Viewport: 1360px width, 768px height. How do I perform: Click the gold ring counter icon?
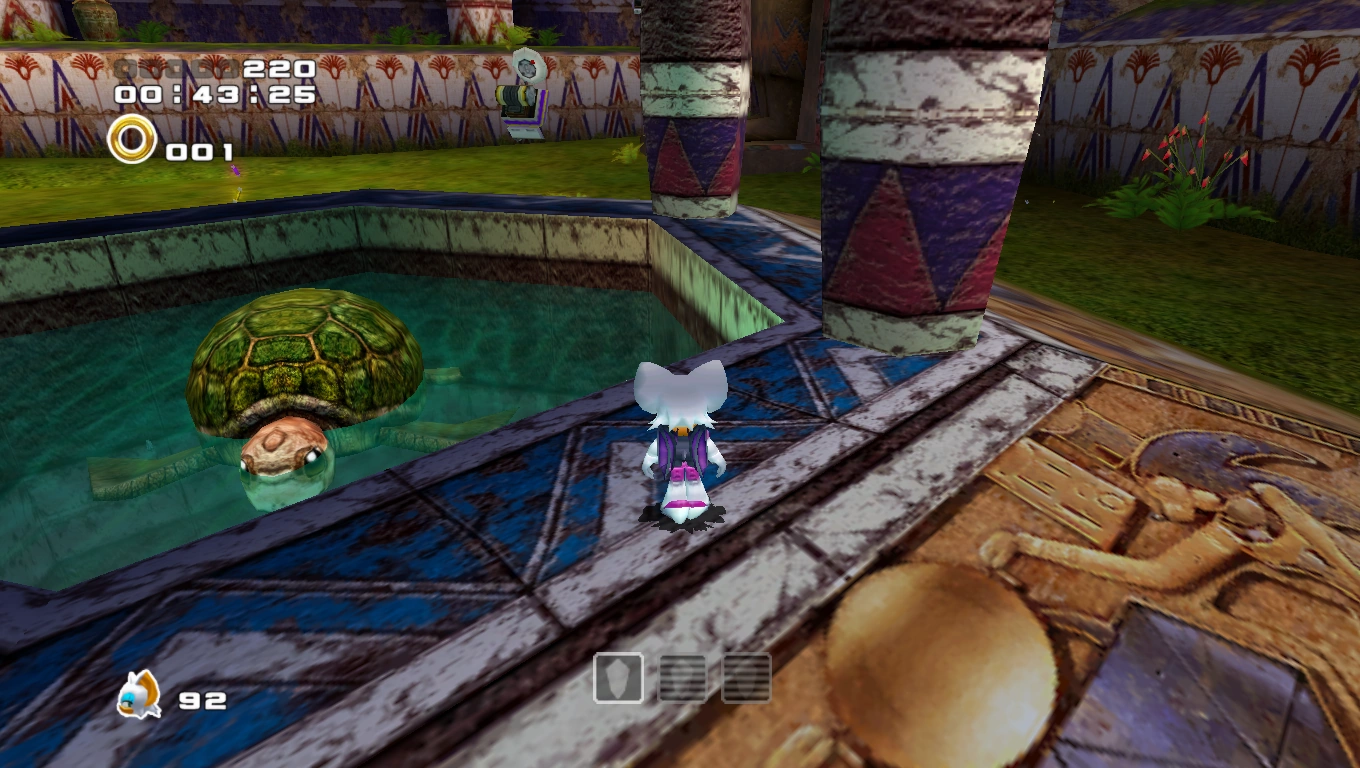[x=132, y=140]
